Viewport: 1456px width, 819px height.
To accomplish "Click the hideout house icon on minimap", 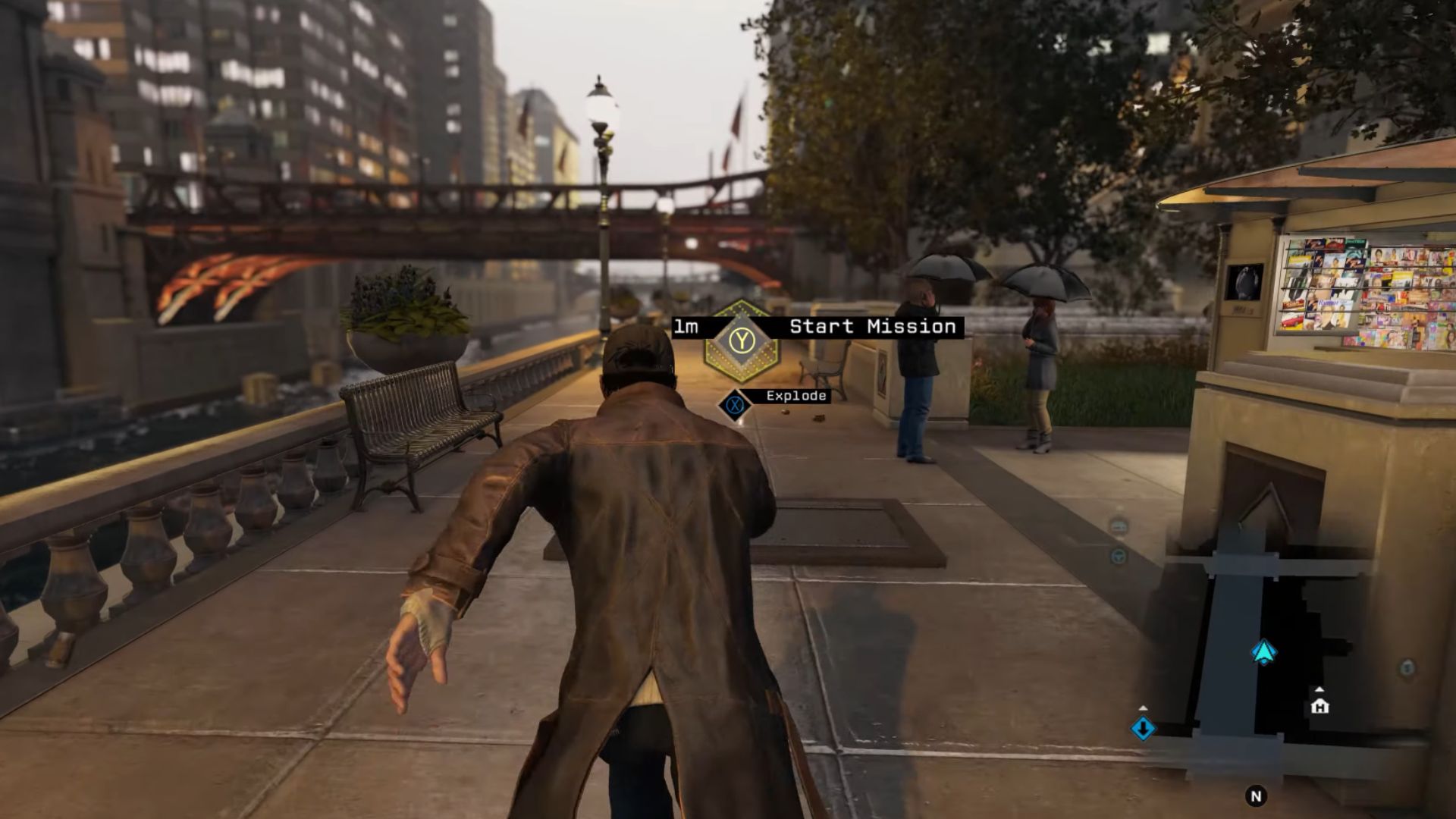I will point(1319,706).
